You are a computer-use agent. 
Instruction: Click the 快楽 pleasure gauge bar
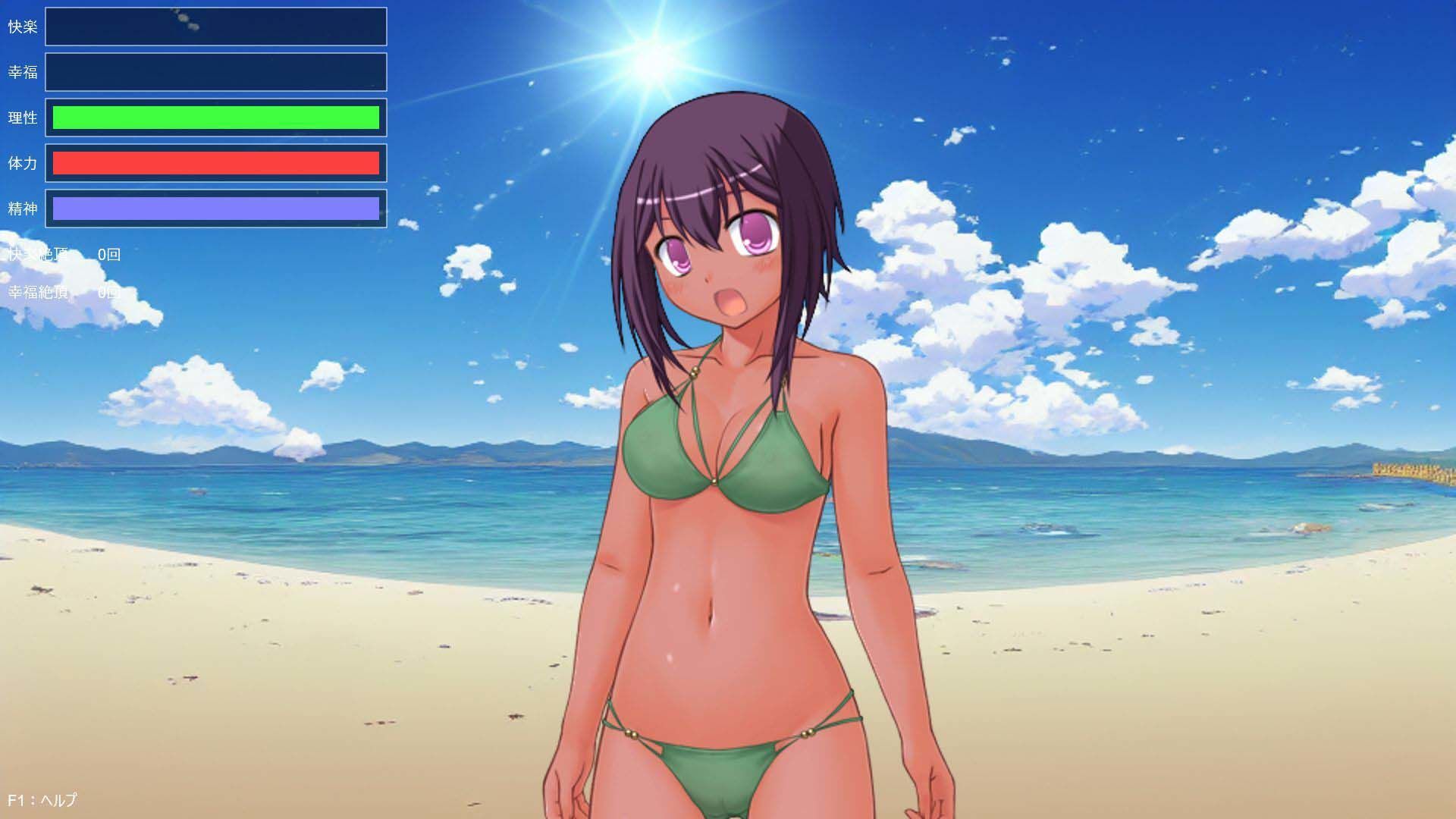click(x=215, y=27)
